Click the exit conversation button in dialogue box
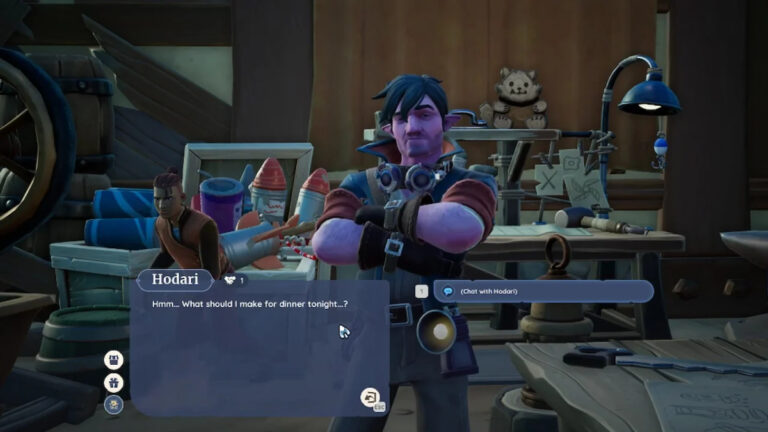The image size is (768, 432). pos(370,397)
